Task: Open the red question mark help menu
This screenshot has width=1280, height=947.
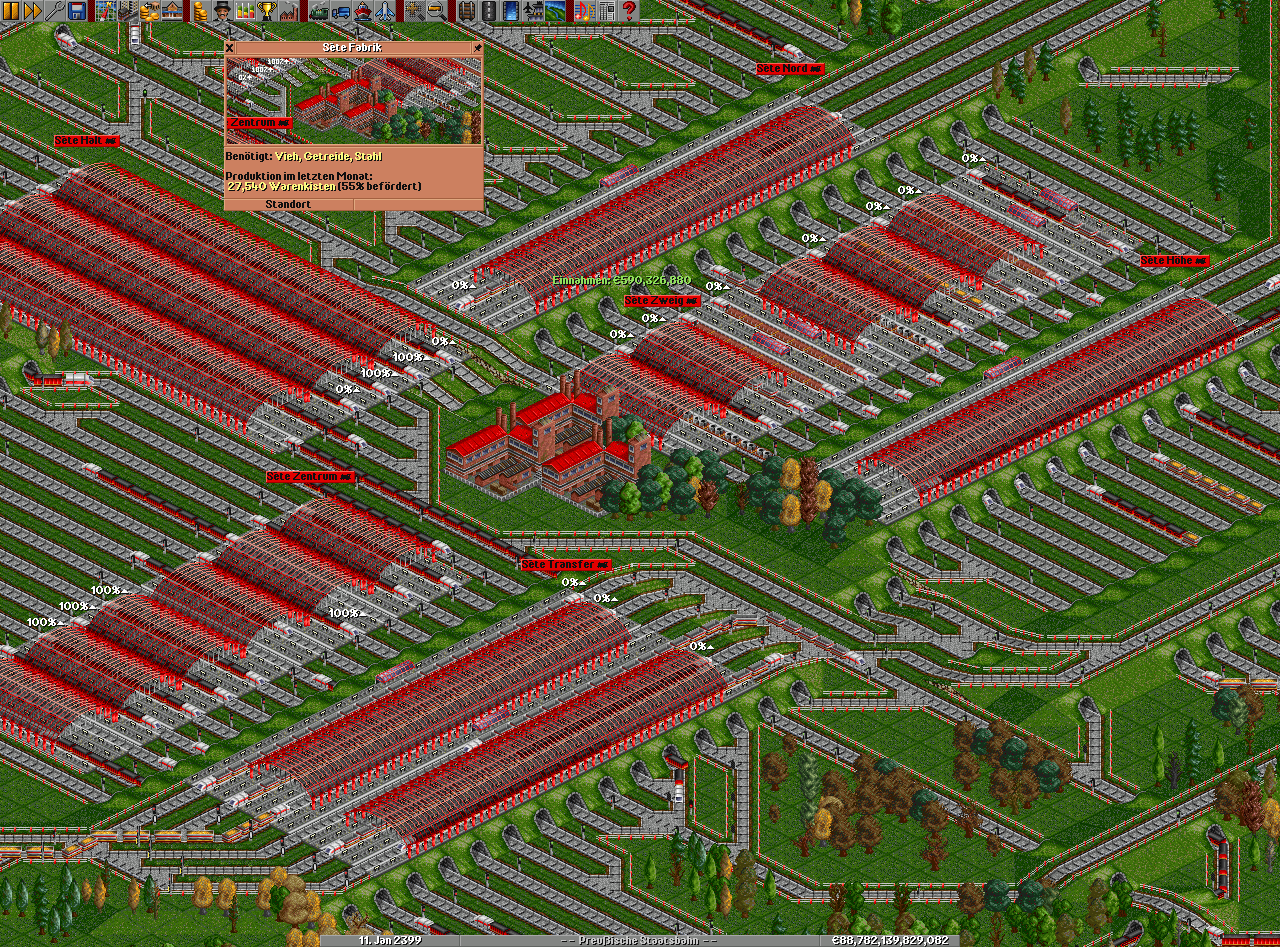Action: 629,11
